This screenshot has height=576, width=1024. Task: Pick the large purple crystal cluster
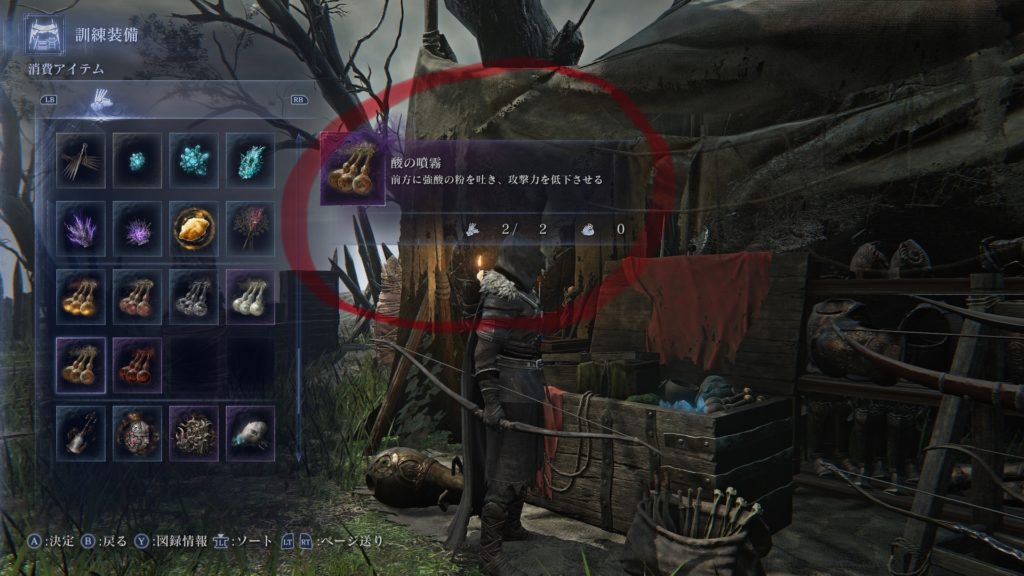coord(81,226)
